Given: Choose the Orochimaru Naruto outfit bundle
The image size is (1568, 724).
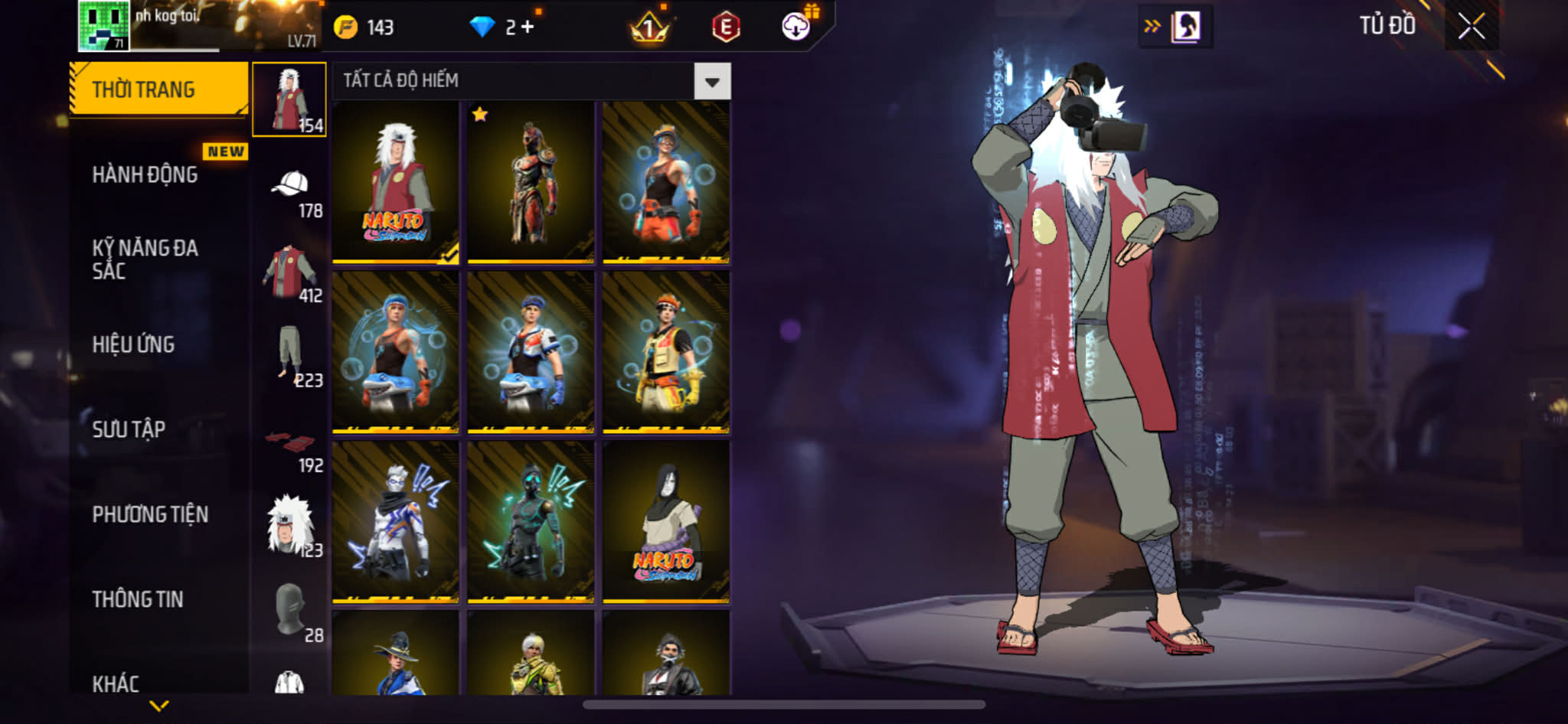Looking at the screenshot, I should coord(665,522).
